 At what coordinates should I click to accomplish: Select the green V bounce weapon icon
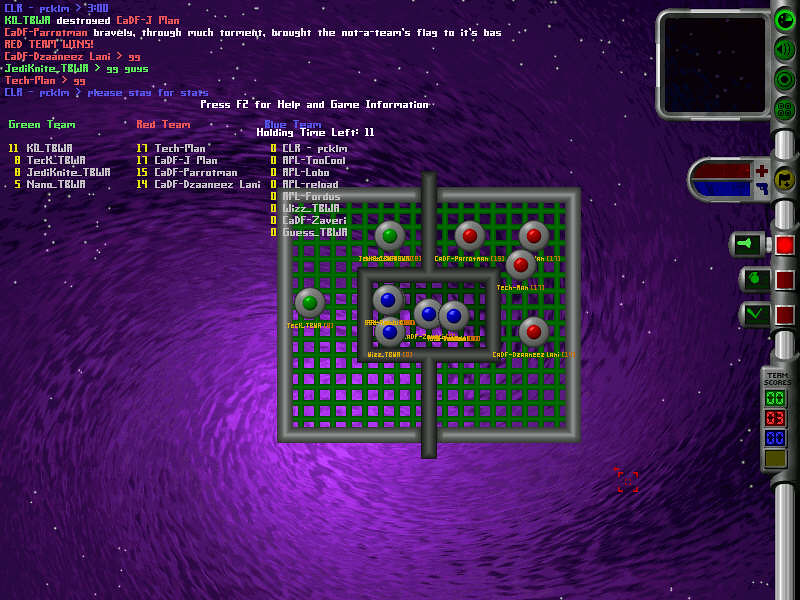(x=754, y=314)
